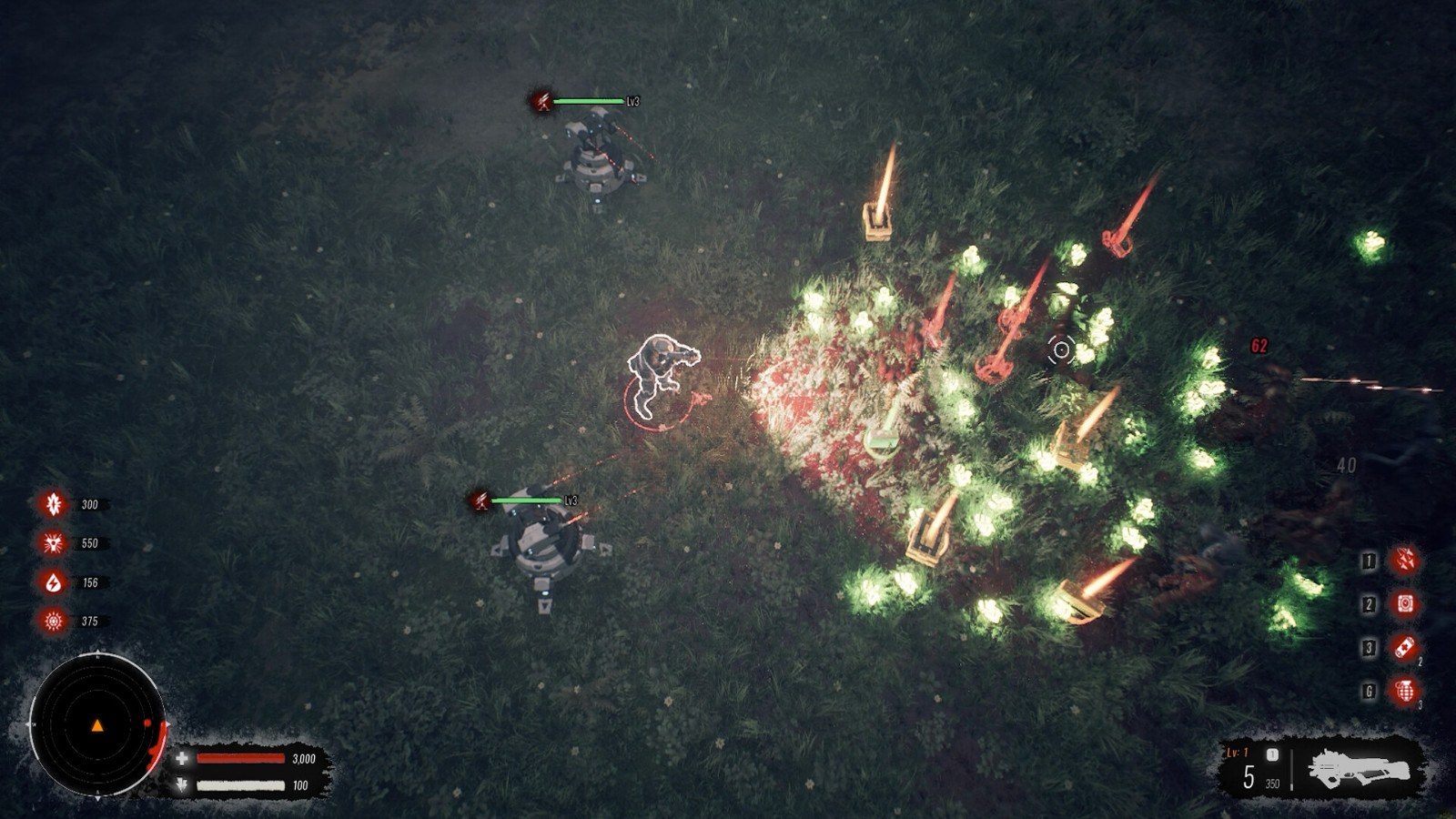The width and height of the screenshot is (1456, 819).
Task: Use the medkit item icon
Action: click(1405, 648)
